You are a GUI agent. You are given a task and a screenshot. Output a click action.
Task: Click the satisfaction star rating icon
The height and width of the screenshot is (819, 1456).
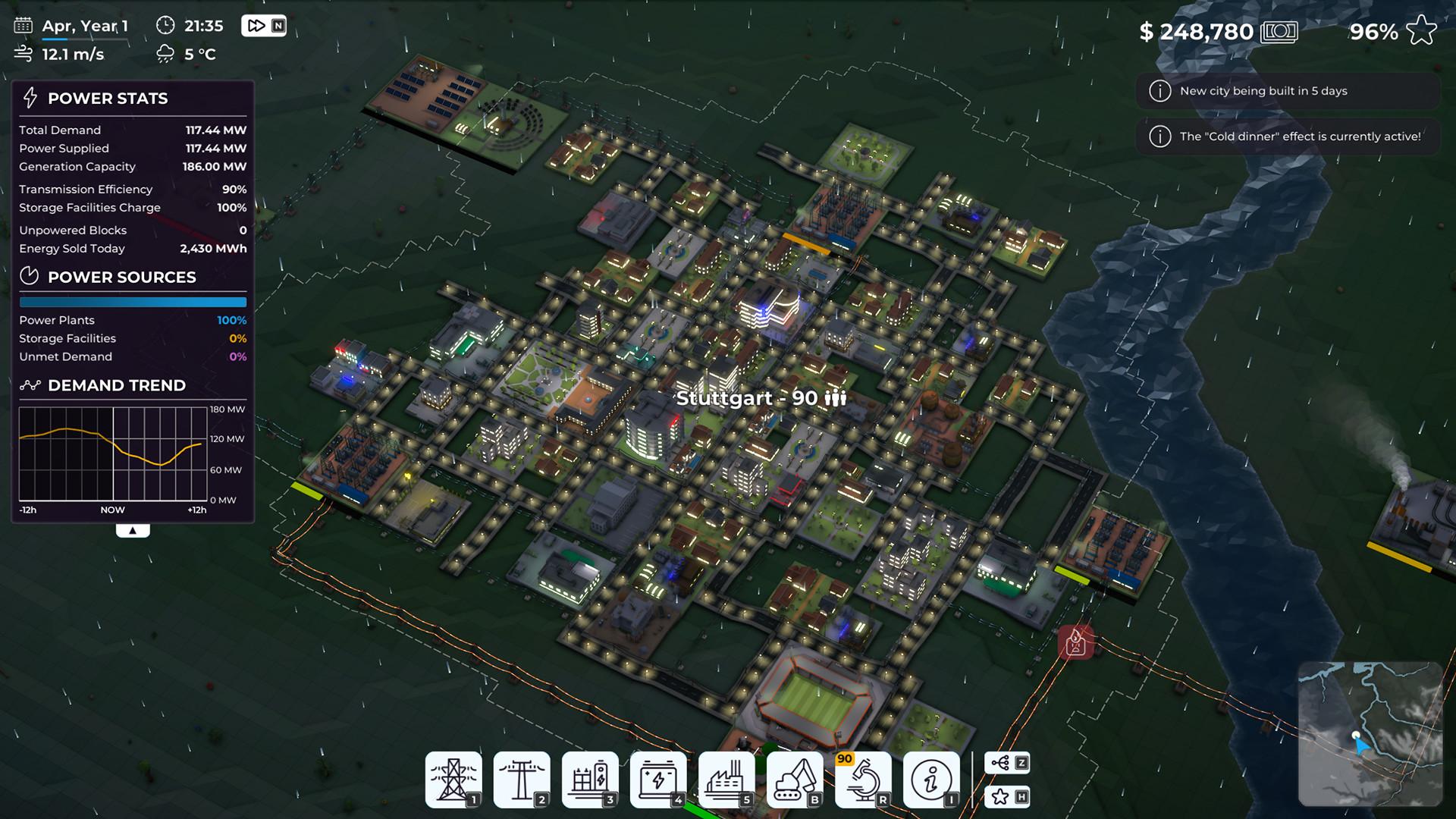(x=1421, y=31)
